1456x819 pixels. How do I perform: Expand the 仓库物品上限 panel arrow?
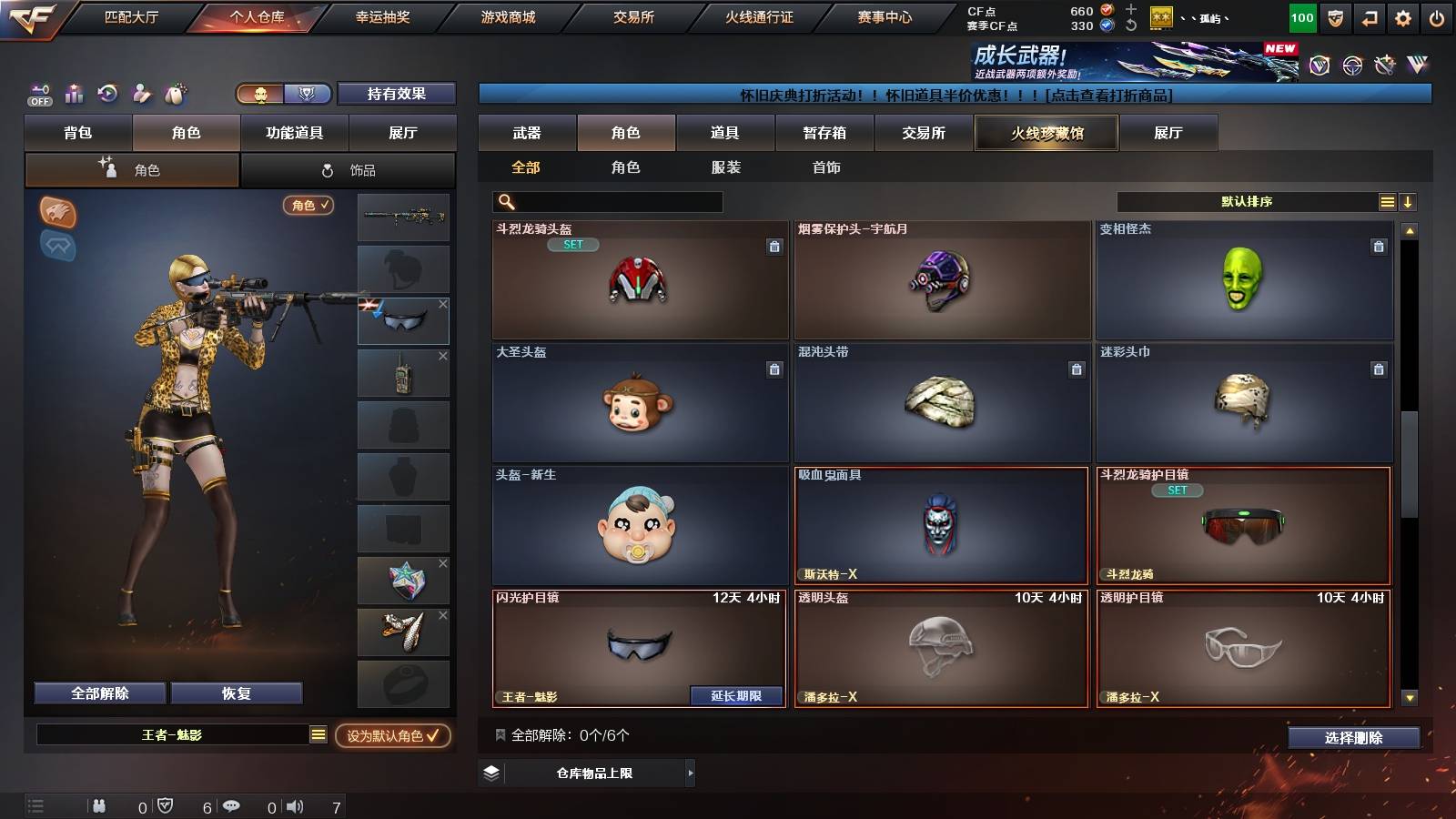point(691,773)
